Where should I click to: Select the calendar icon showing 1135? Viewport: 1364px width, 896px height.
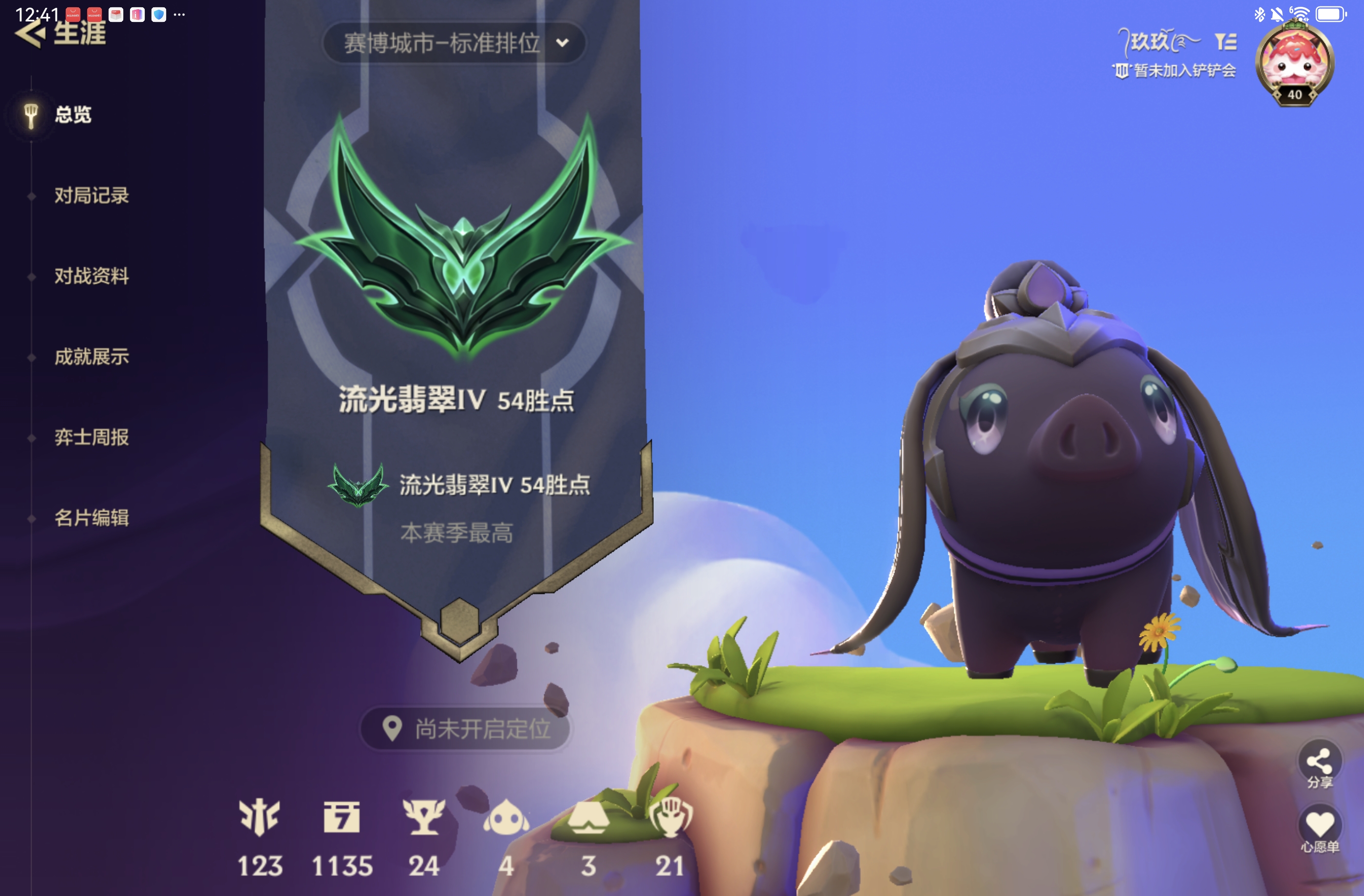pyautogui.click(x=341, y=818)
